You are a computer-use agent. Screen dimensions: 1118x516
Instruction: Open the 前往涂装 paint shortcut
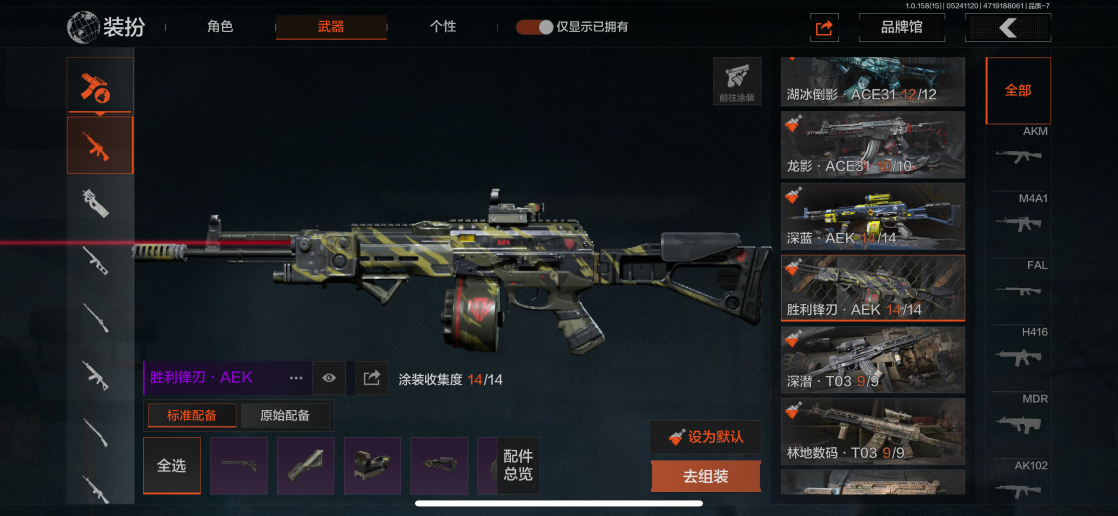[x=737, y=81]
